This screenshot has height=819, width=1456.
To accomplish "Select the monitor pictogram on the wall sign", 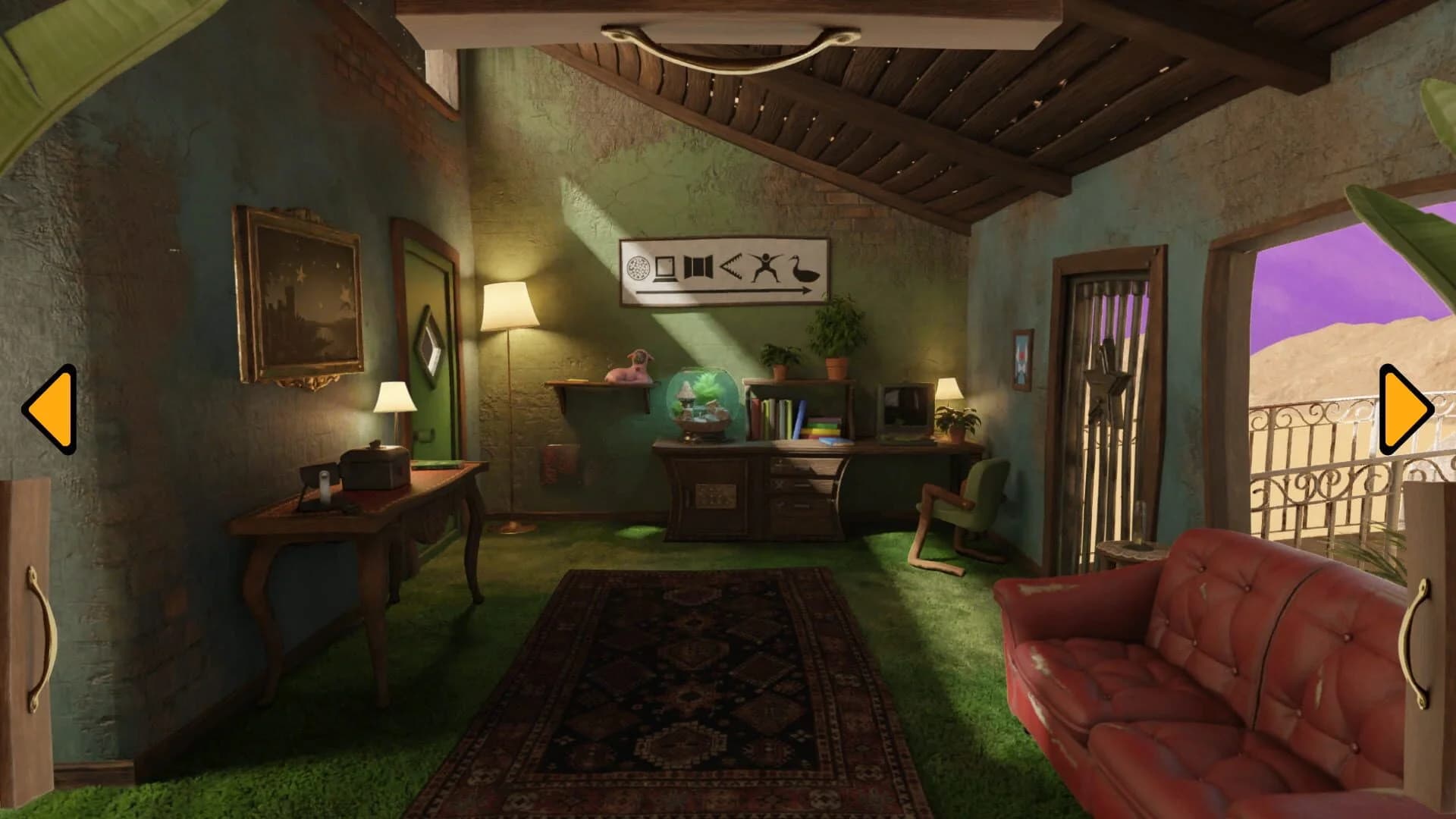I will point(664,269).
